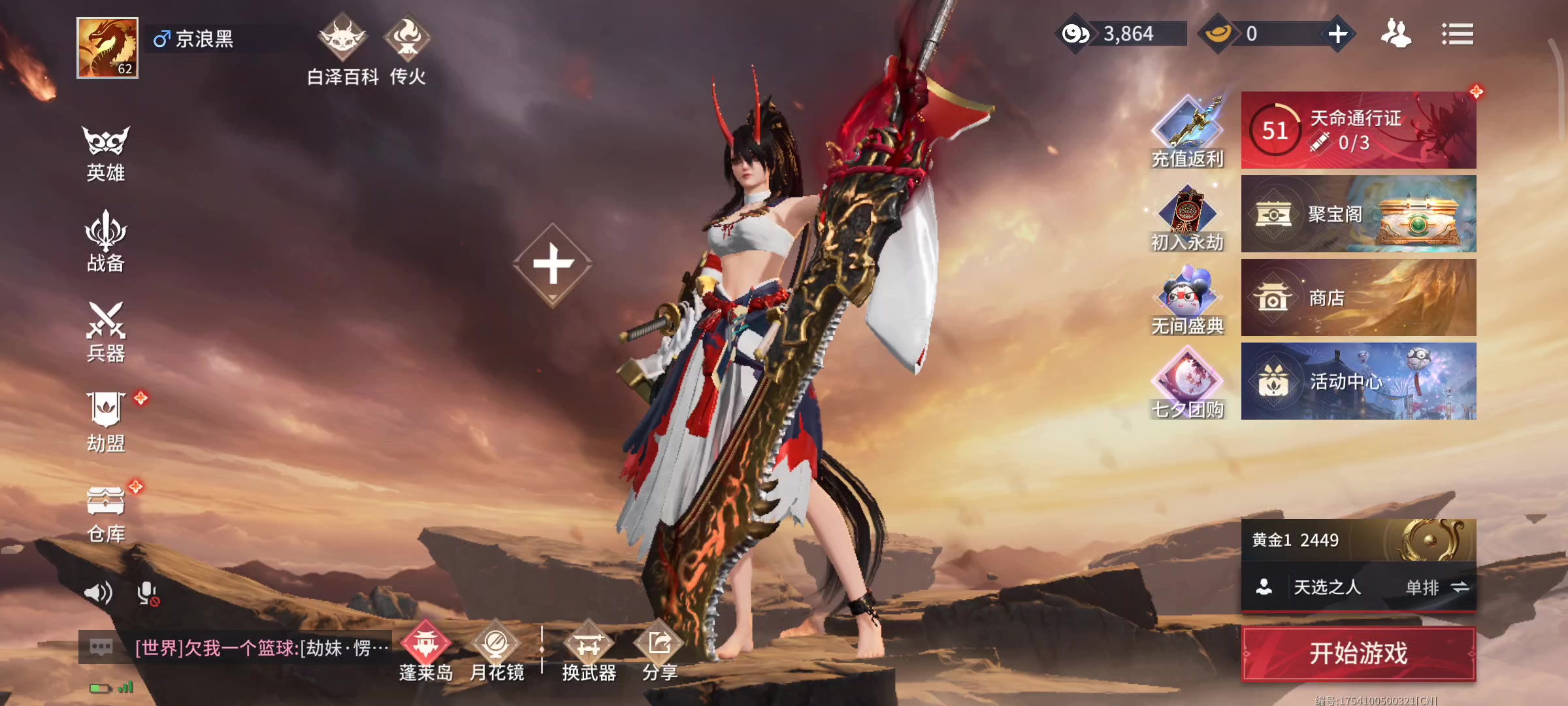Open the 兵器 weapons menu

coord(106,331)
